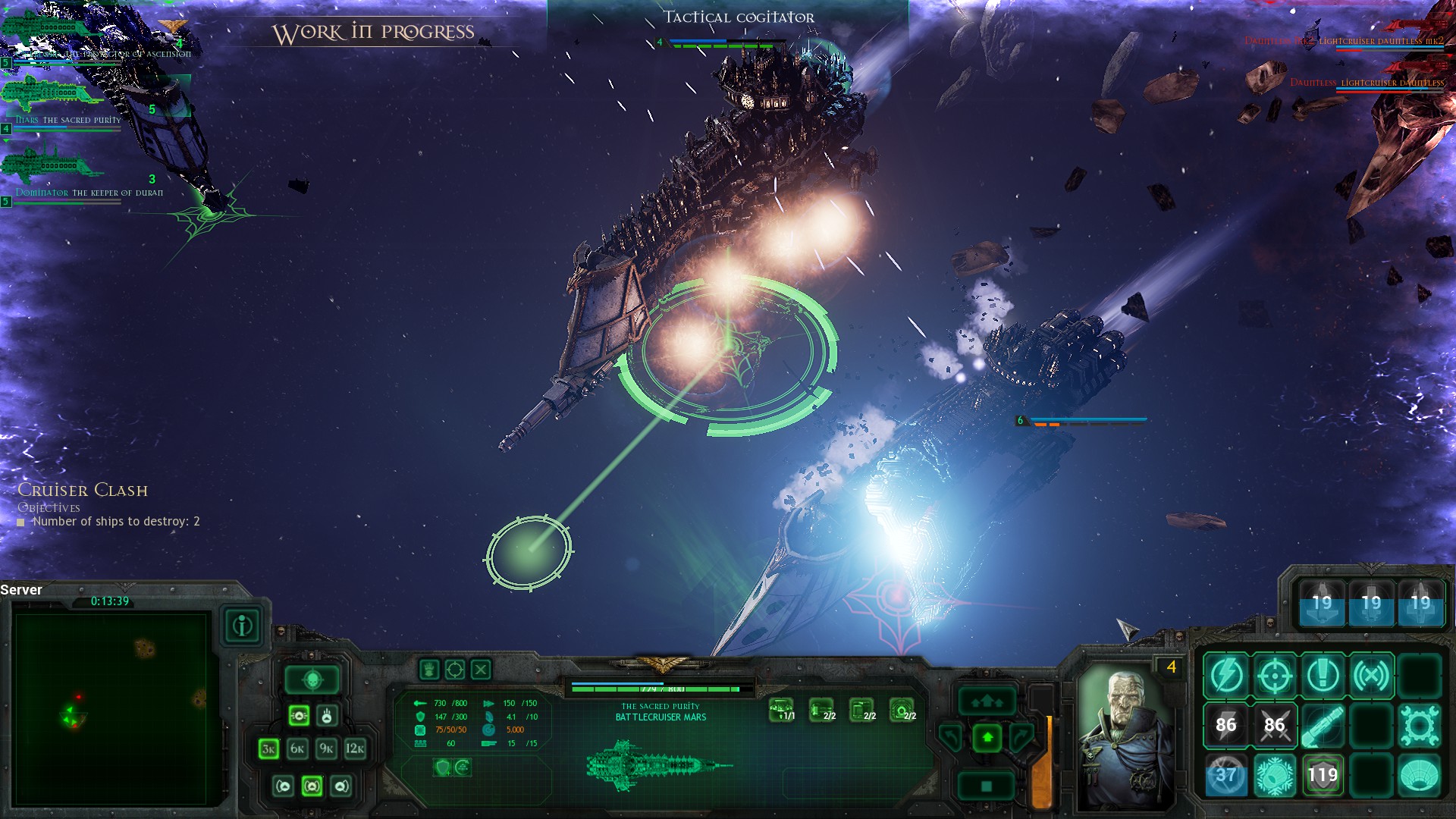Image resolution: width=1456 pixels, height=819 pixels.
Task: Open the info panel button
Action: [x=243, y=626]
